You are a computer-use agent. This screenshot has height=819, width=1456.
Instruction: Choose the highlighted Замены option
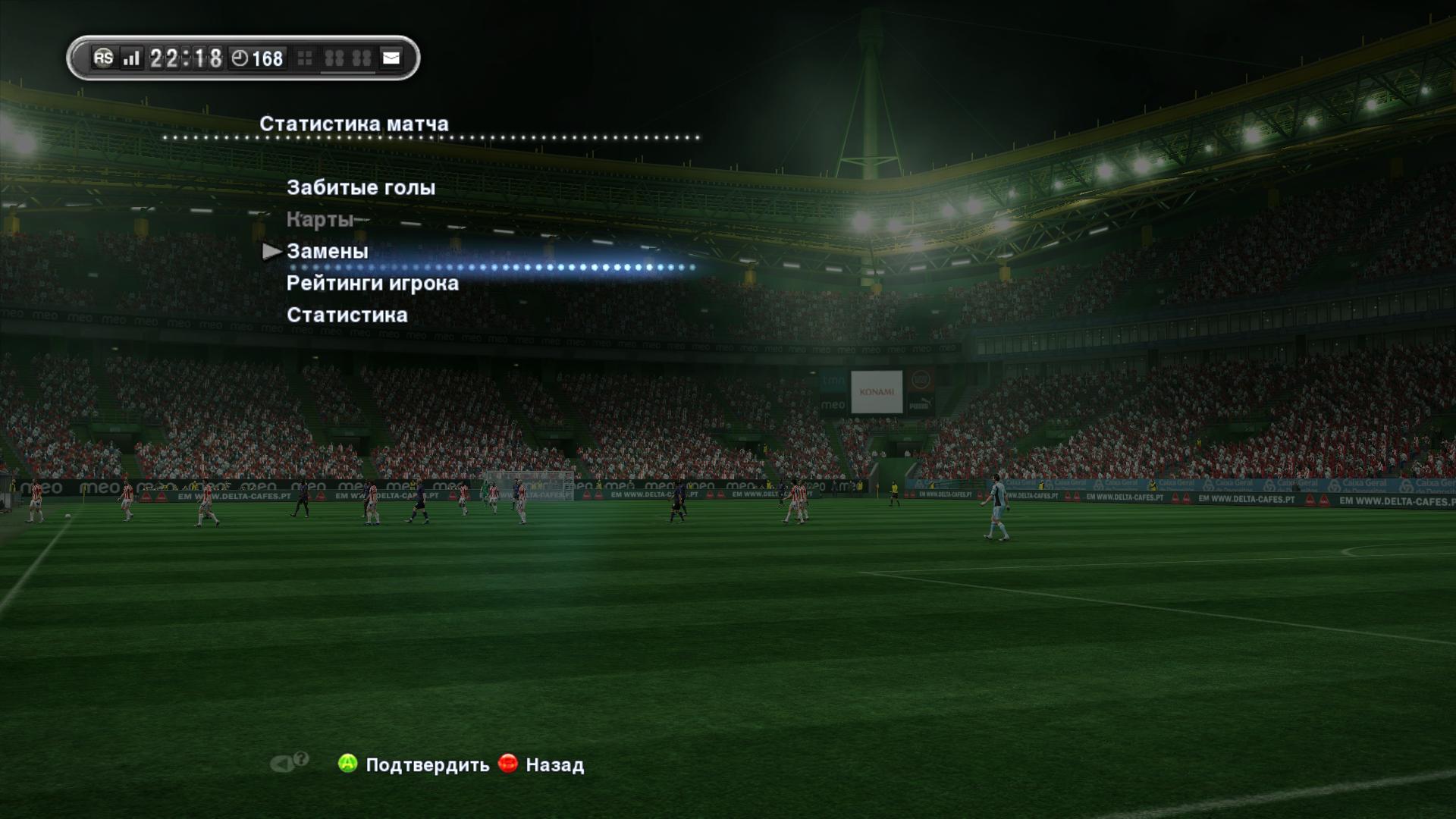[x=328, y=252]
